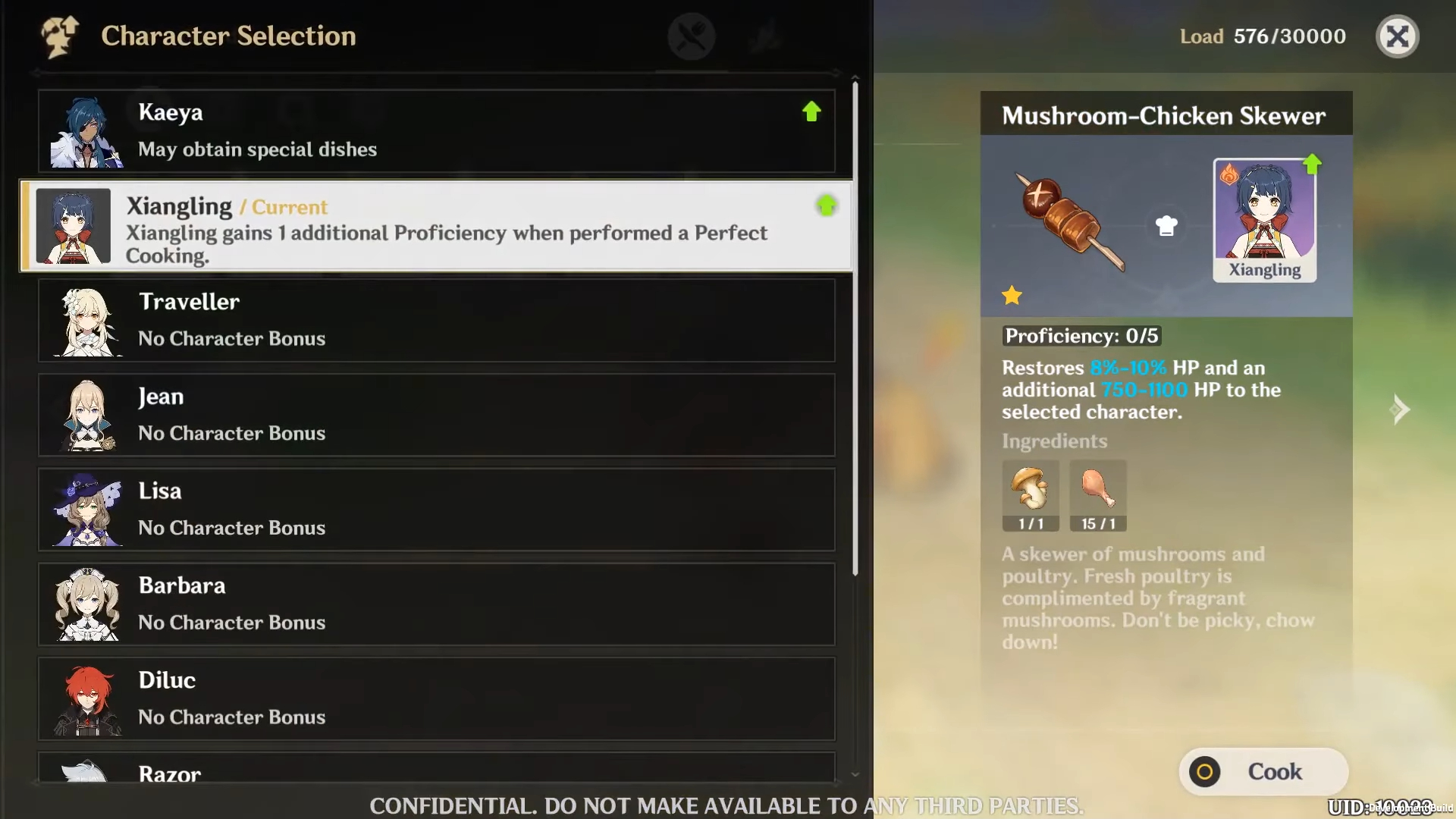Image resolution: width=1456 pixels, height=819 pixels.
Task: Open Xiangling's character portrait thumbnail
Action: pos(74,226)
